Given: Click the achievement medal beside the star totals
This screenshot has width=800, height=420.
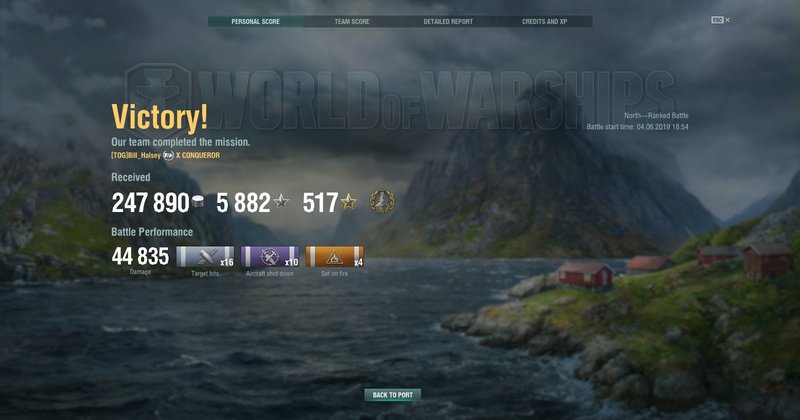Looking at the screenshot, I should point(382,200).
